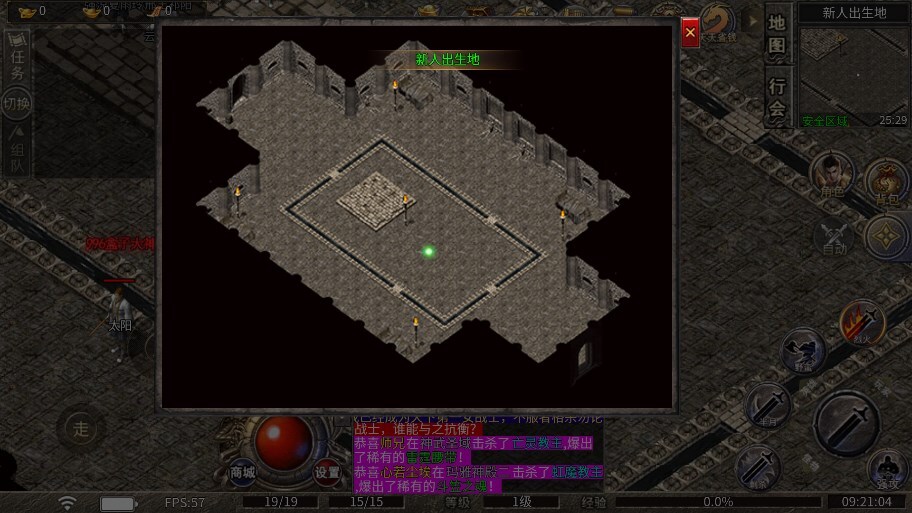Use the 野蛮 charge skill
The height and width of the screenshot is (513, 912).
(802, 352)
